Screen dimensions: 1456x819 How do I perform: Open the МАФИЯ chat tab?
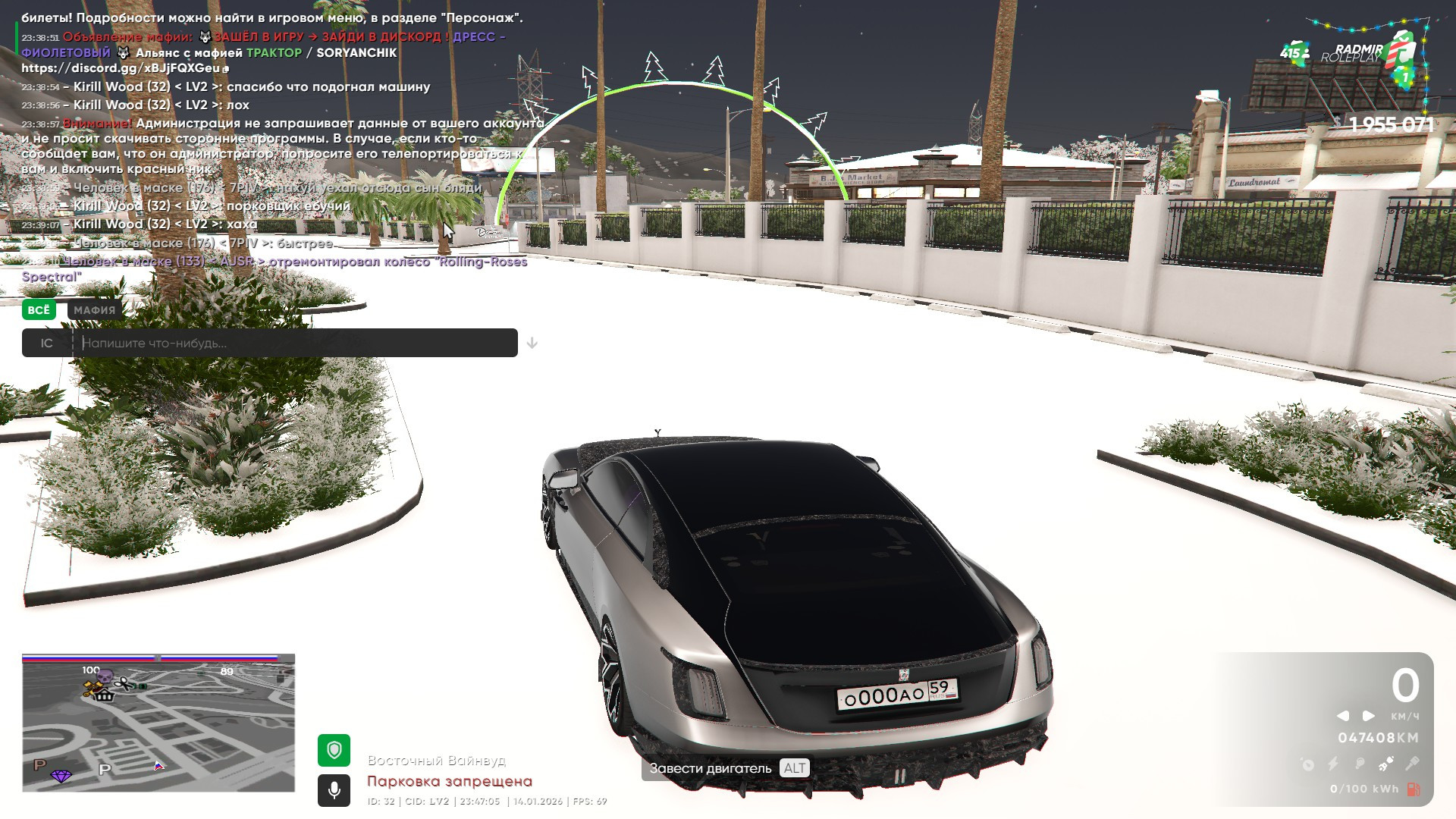(x=94, y=309)
